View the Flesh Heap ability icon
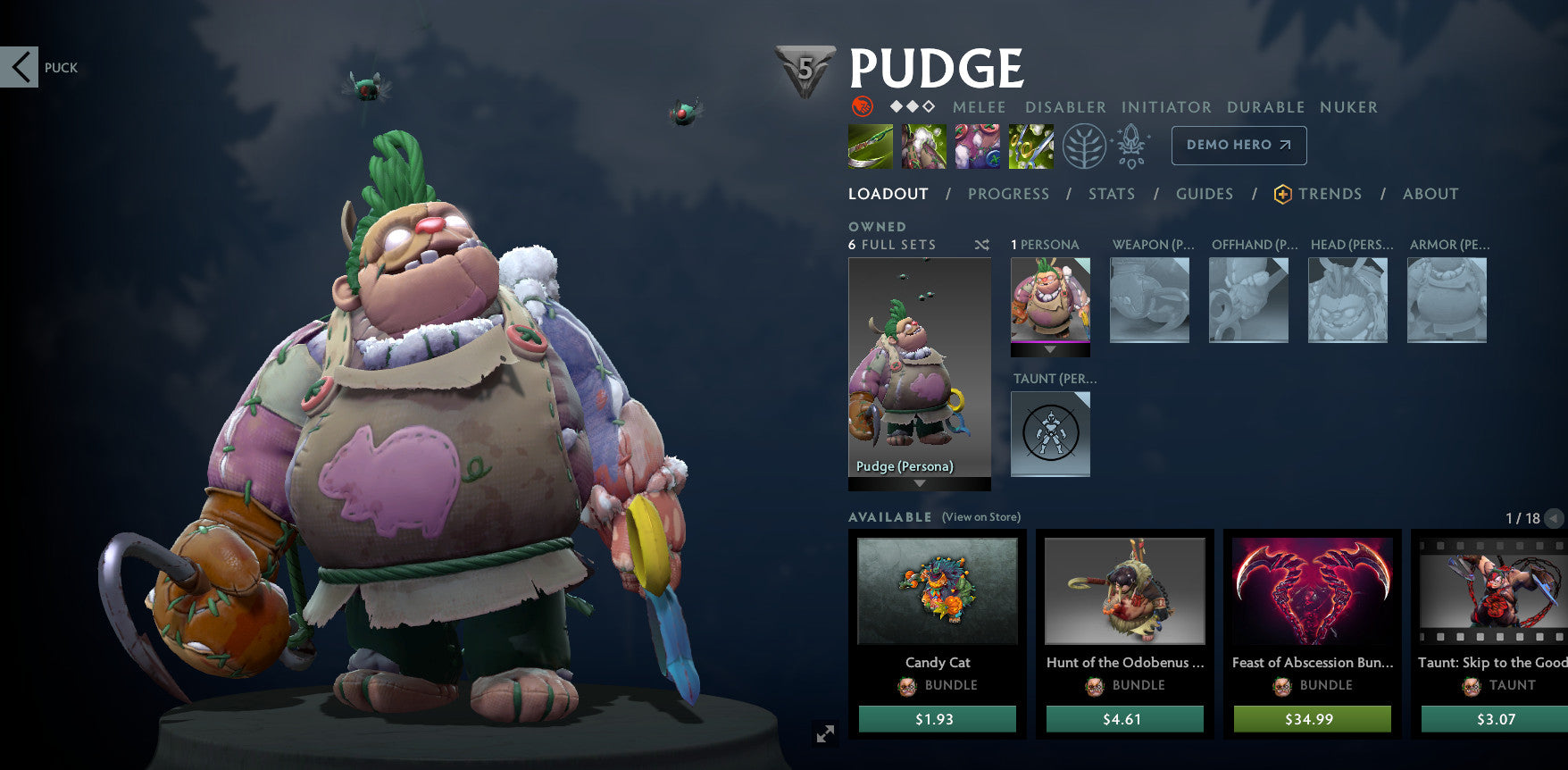 tap(978, 146)
